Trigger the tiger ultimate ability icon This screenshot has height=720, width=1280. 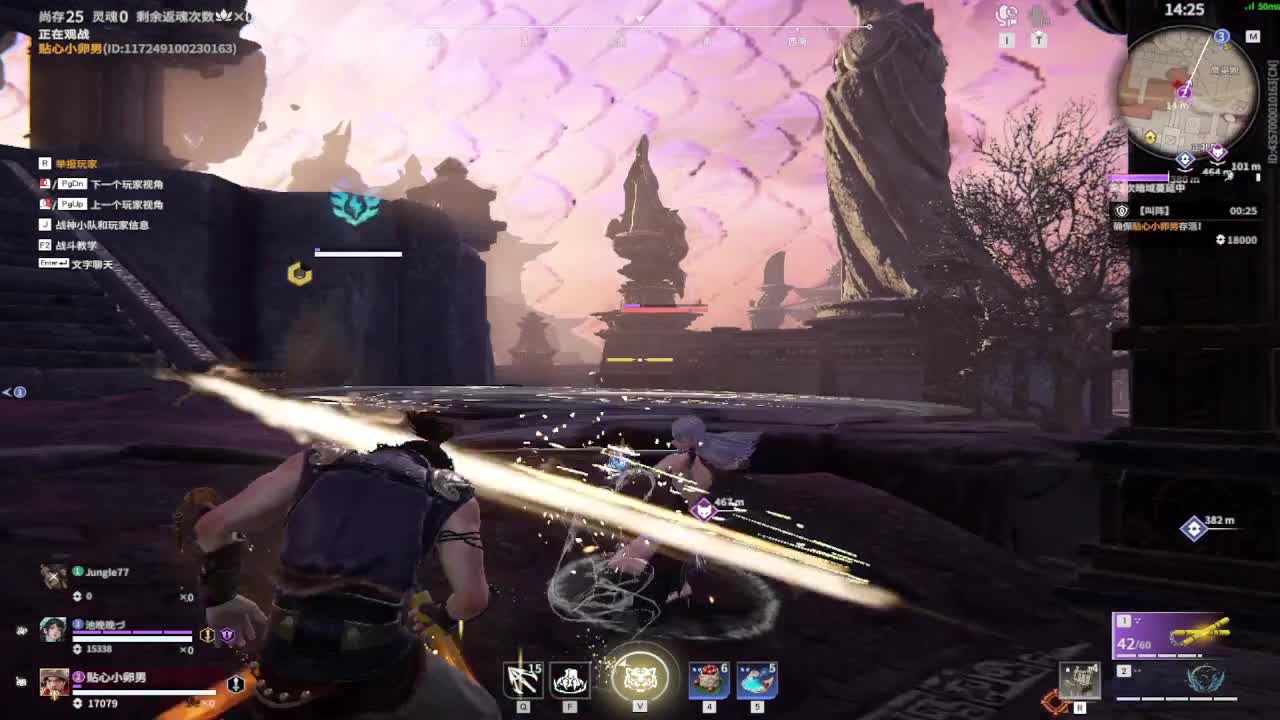click(x=640, y=678)
